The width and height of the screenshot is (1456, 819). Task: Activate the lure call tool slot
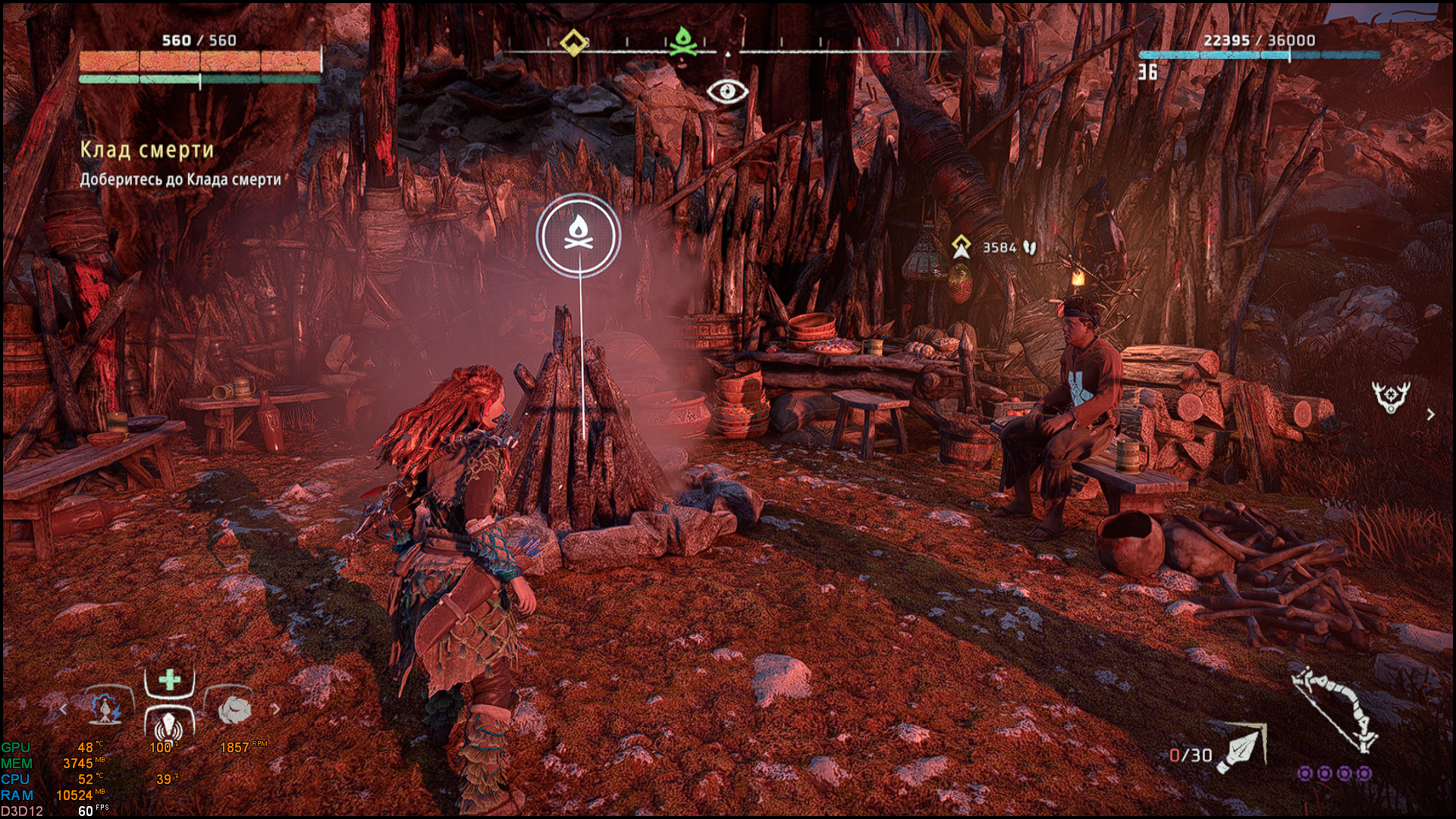[x=169, y=726]
